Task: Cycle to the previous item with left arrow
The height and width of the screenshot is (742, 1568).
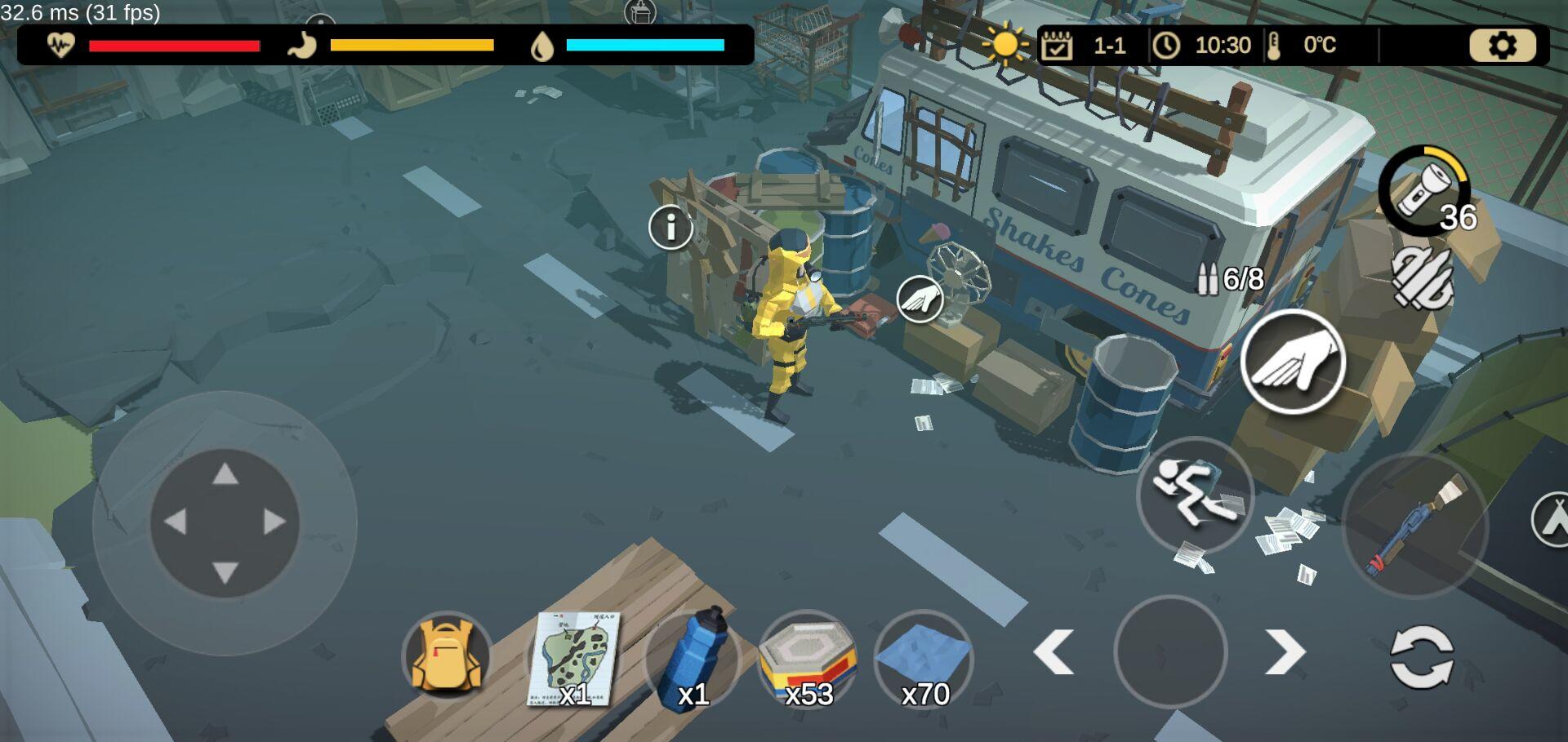Action: tap(1053, 652)
